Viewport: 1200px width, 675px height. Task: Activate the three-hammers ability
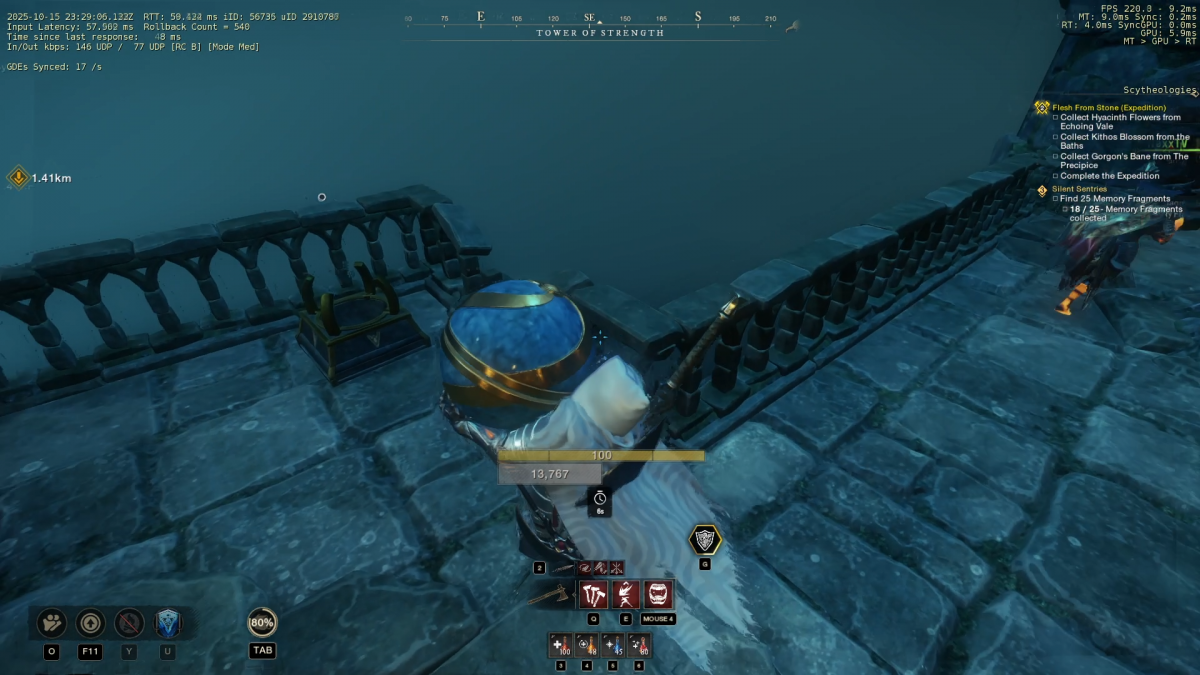point(593,595)
